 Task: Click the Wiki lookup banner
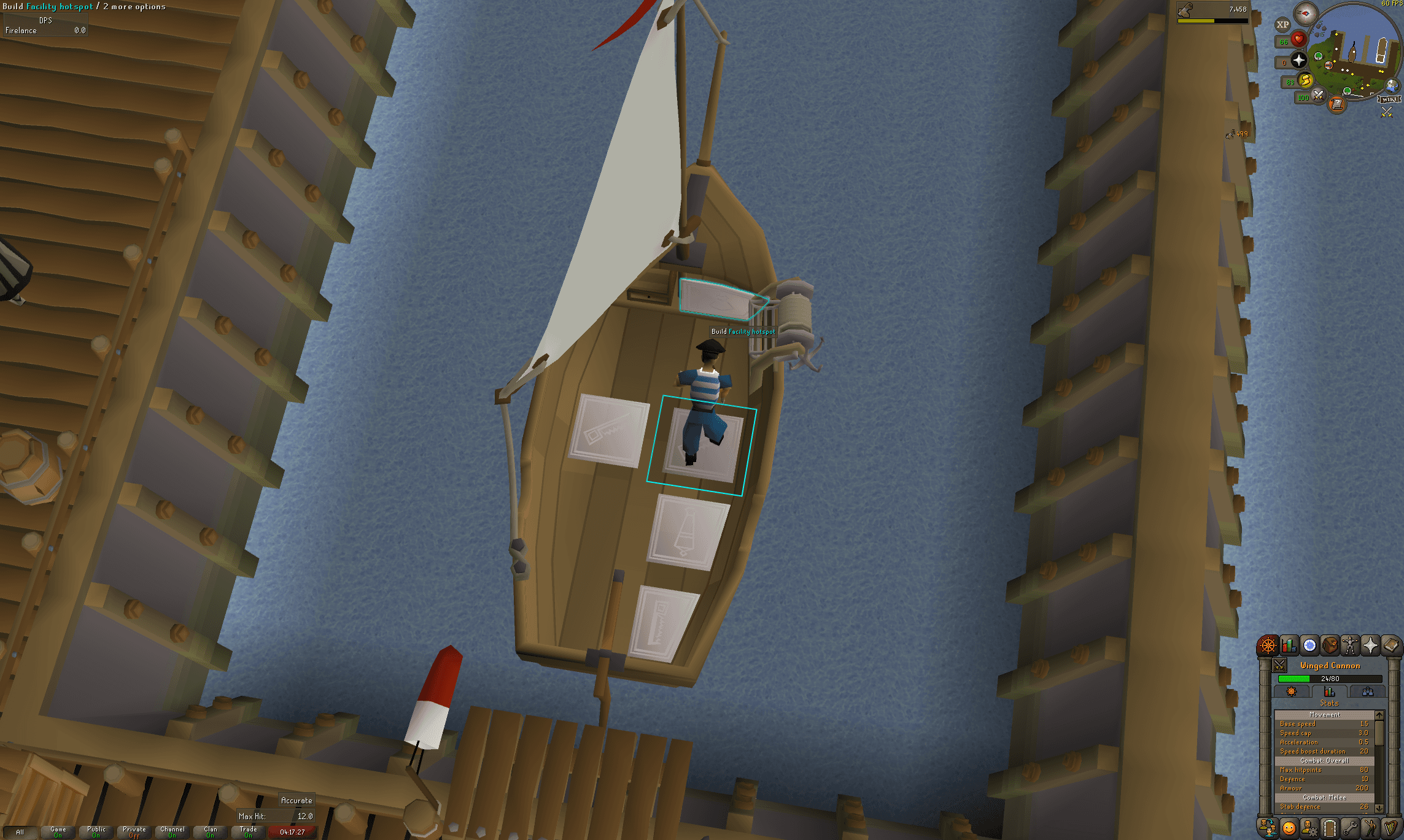pos(1387,99)
